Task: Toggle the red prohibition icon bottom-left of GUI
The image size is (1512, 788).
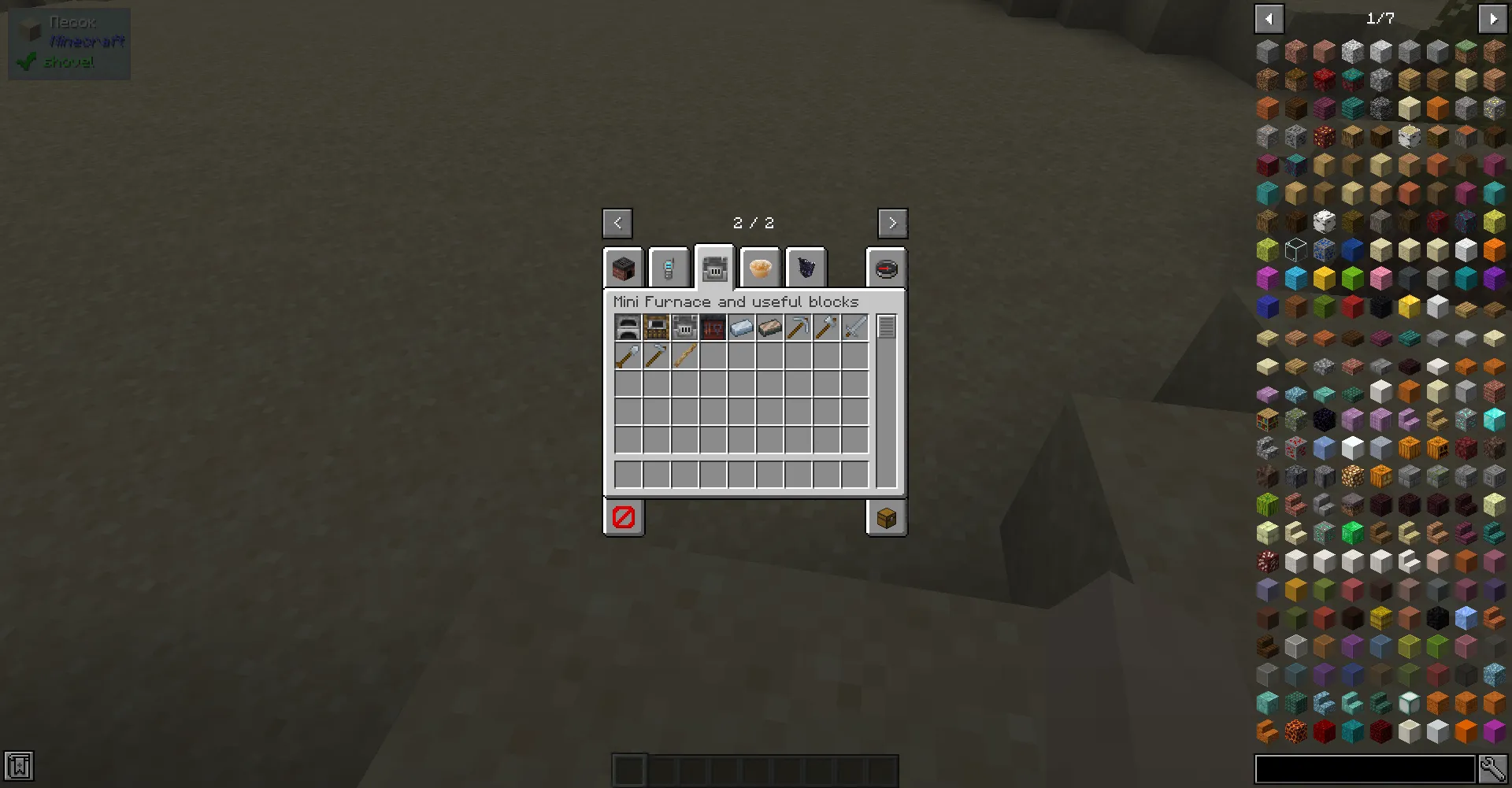Action: tap(623, 517)
